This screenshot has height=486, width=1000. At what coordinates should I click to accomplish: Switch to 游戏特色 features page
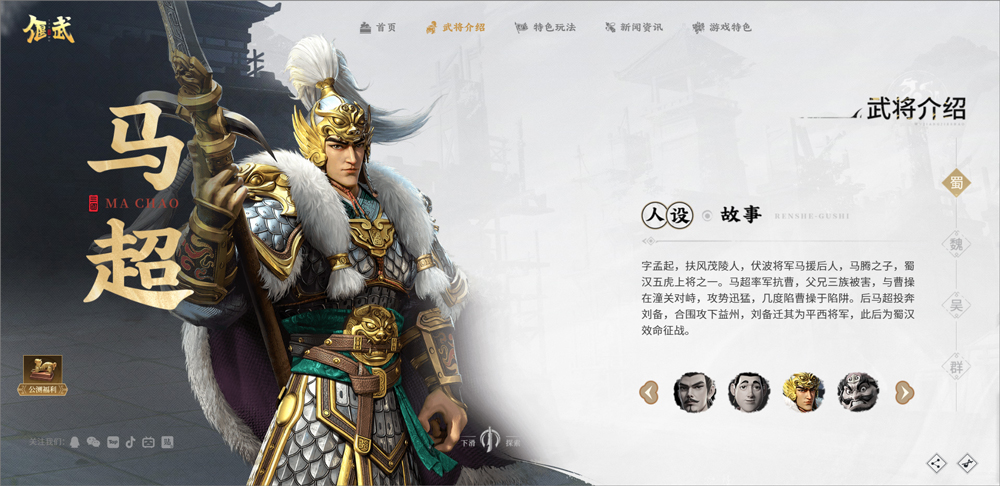(722, 27)
